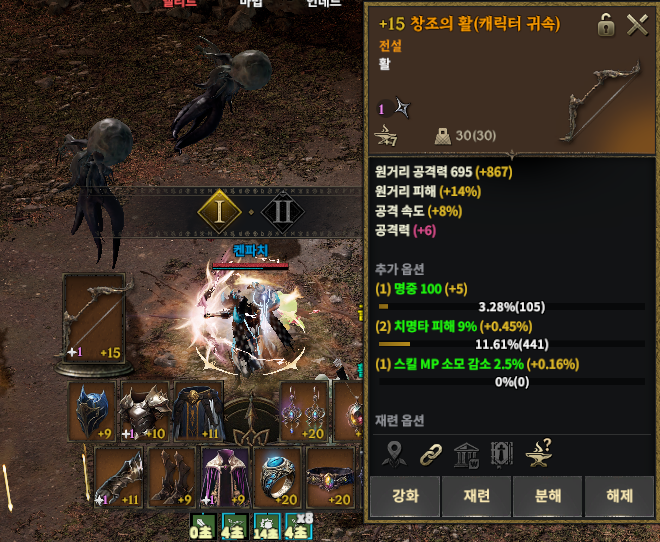Toggle the padlock on the bow item
Image resolution: width=660 pixels, height=542 pixels.
(x=606, y=26)
